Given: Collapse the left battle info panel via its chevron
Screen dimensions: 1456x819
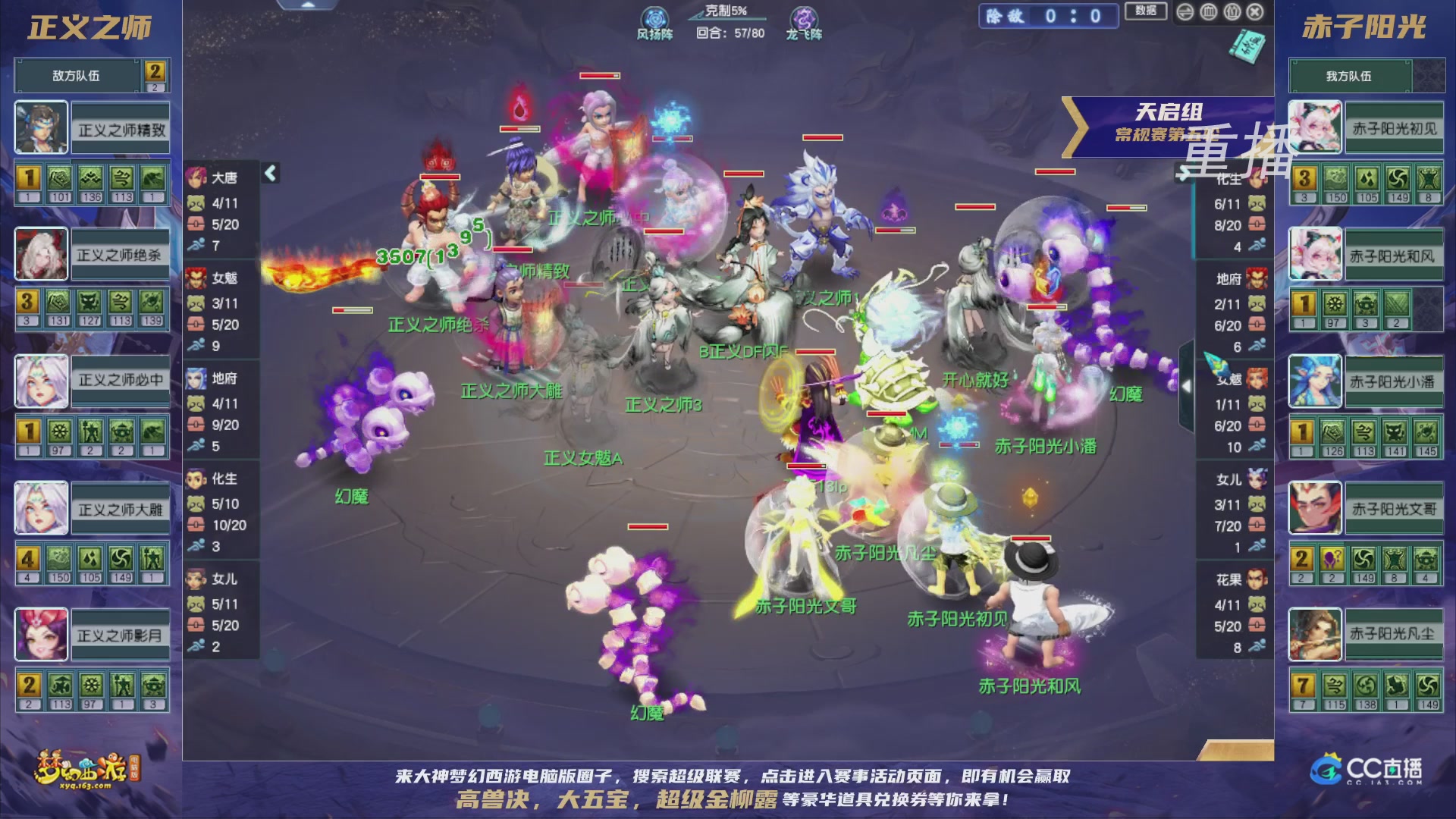Looking at the screenshot, I should pos(271,172).
